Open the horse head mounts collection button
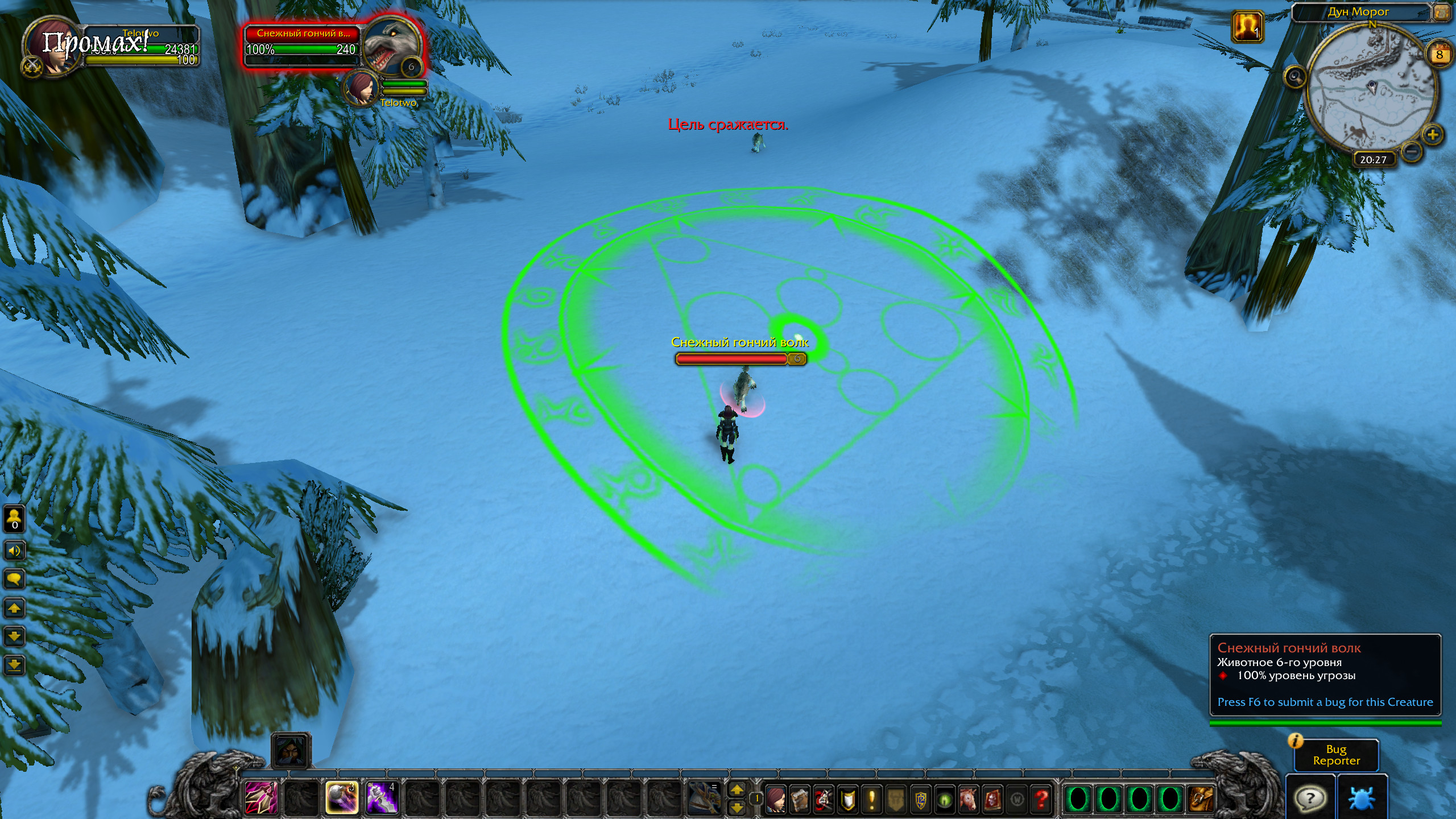 tap(968, 800)
